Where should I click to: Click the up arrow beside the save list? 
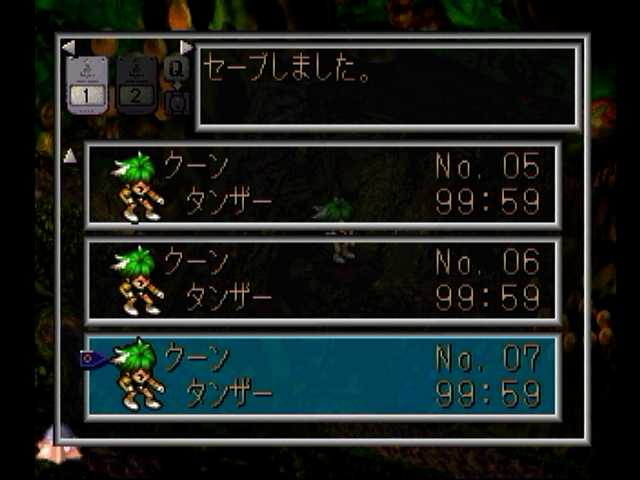(x=70, y=155)
